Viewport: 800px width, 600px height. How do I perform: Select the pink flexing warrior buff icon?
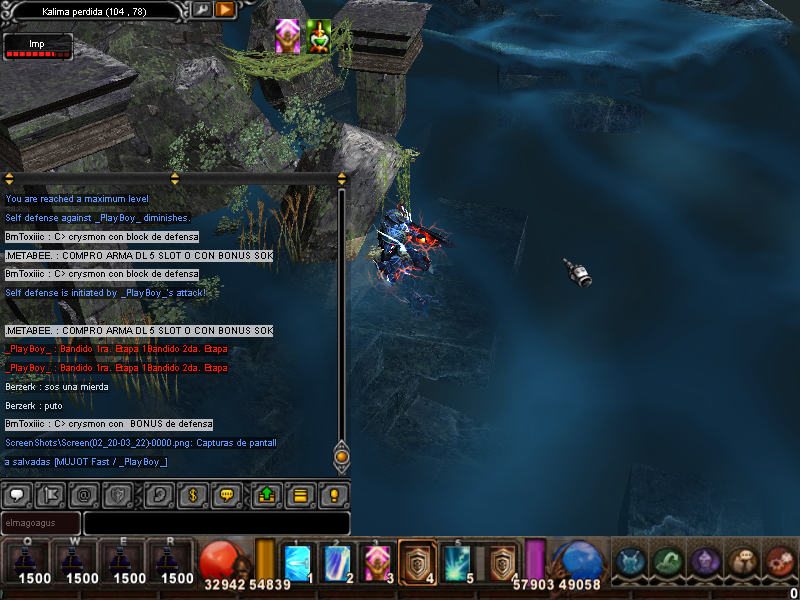[x=288, y=36]
